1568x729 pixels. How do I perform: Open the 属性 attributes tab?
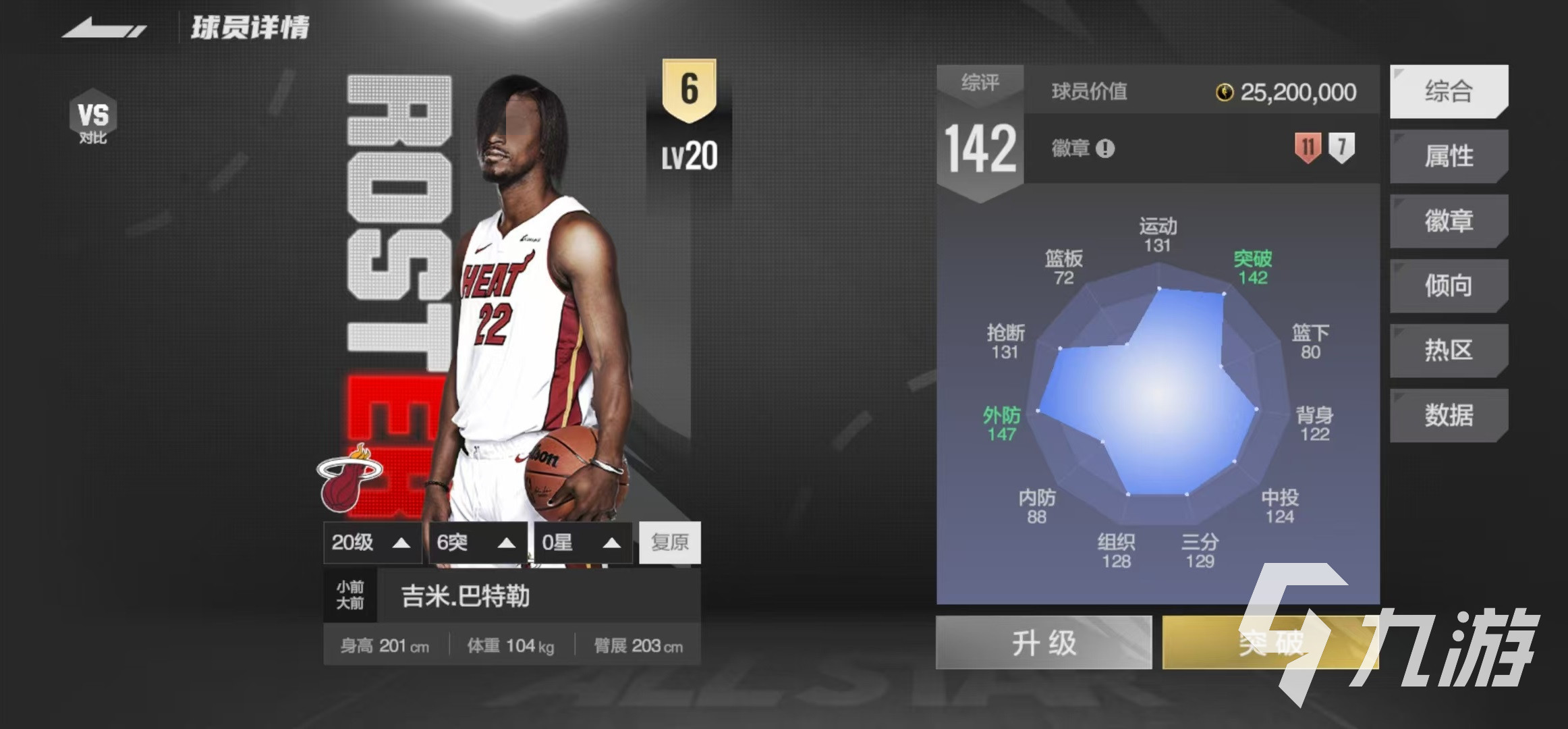pyautogui.click(x=1449, y=156)
